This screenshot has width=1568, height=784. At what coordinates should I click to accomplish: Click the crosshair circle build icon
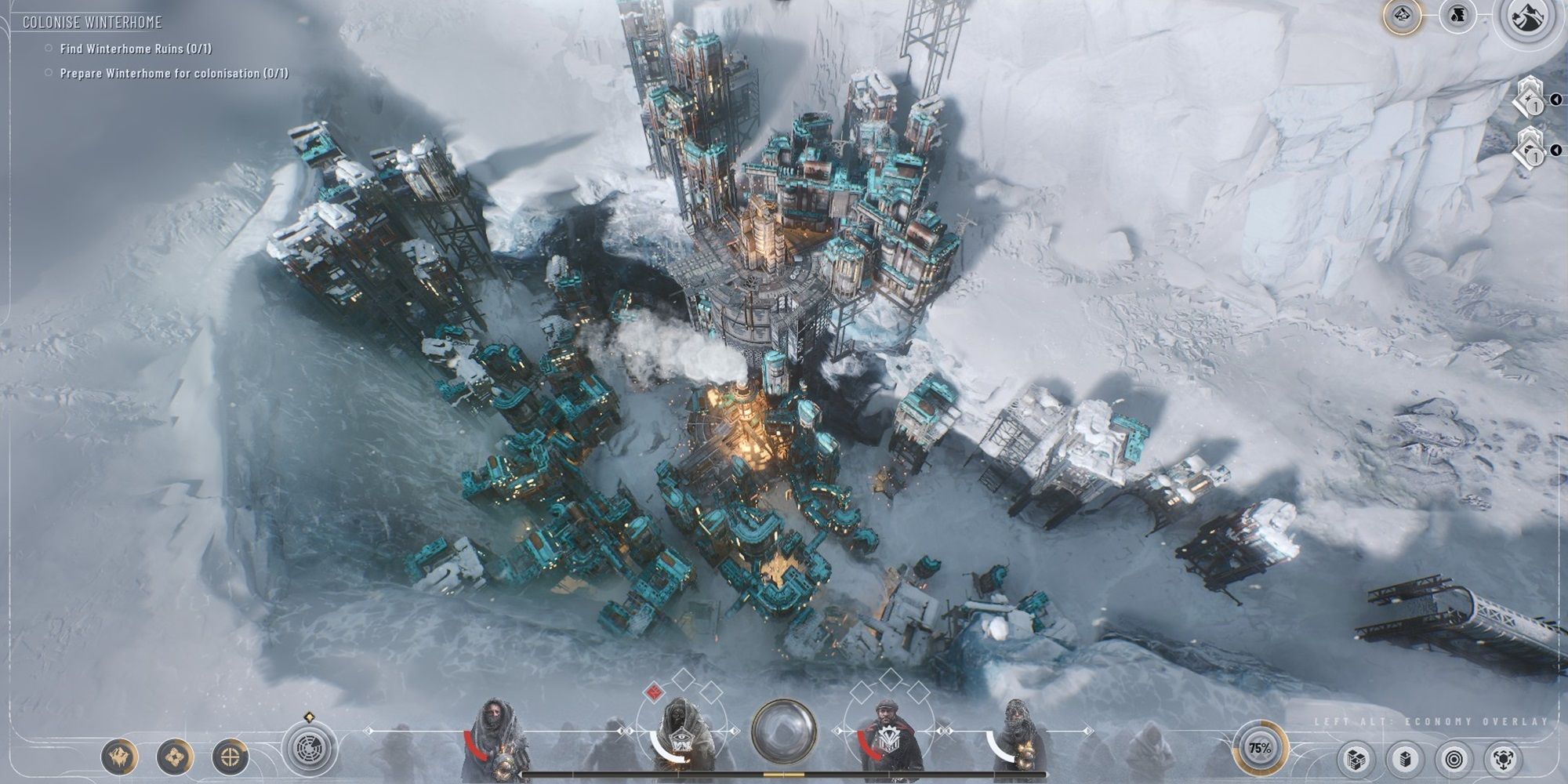pos(230,757)
